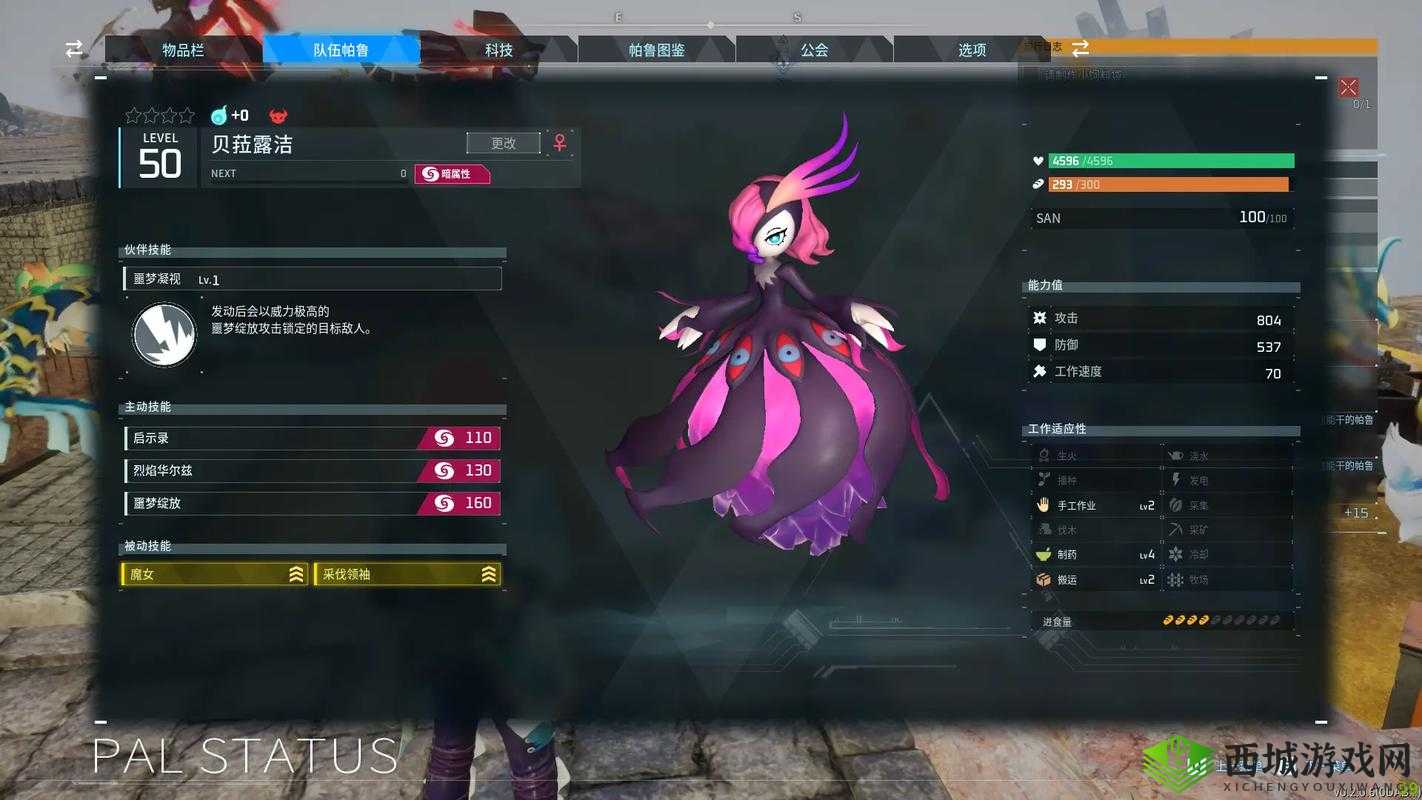Click the swap arrows icon top left
1422x800 pixels.
coord(72,48)
